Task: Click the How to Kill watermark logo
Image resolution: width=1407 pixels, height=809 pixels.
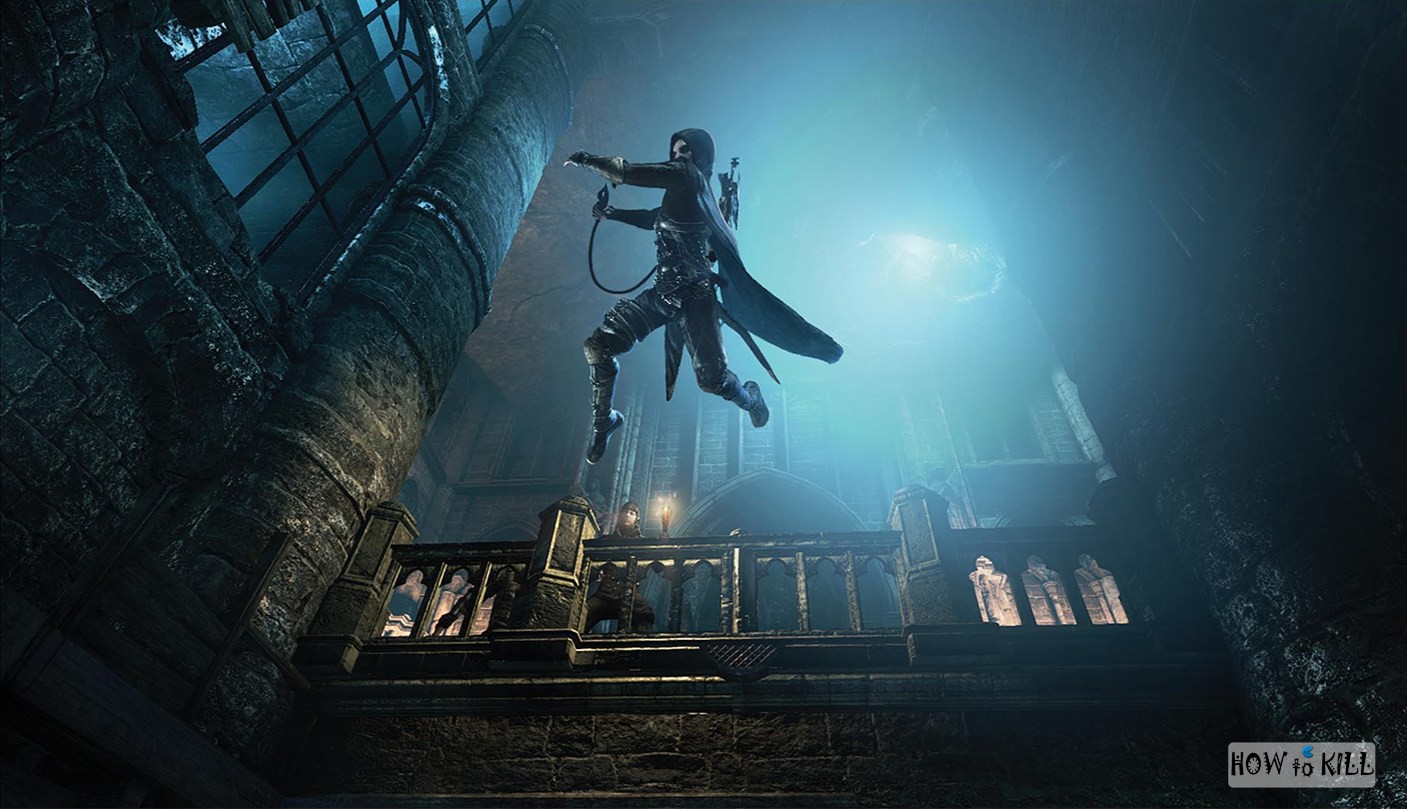Action: [x=1301, y=765]
